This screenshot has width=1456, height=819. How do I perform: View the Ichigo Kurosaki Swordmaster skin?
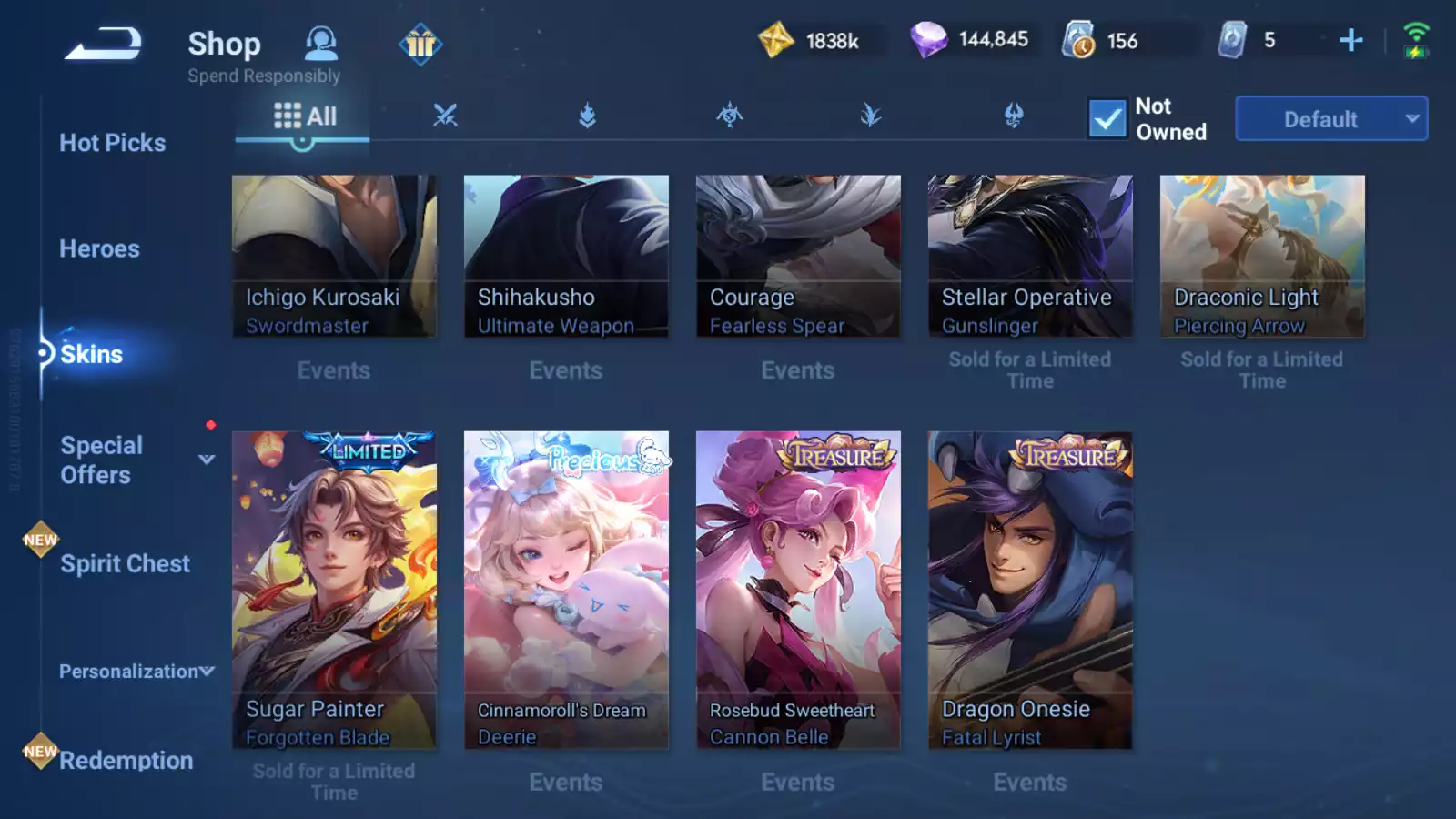[334, 256]
